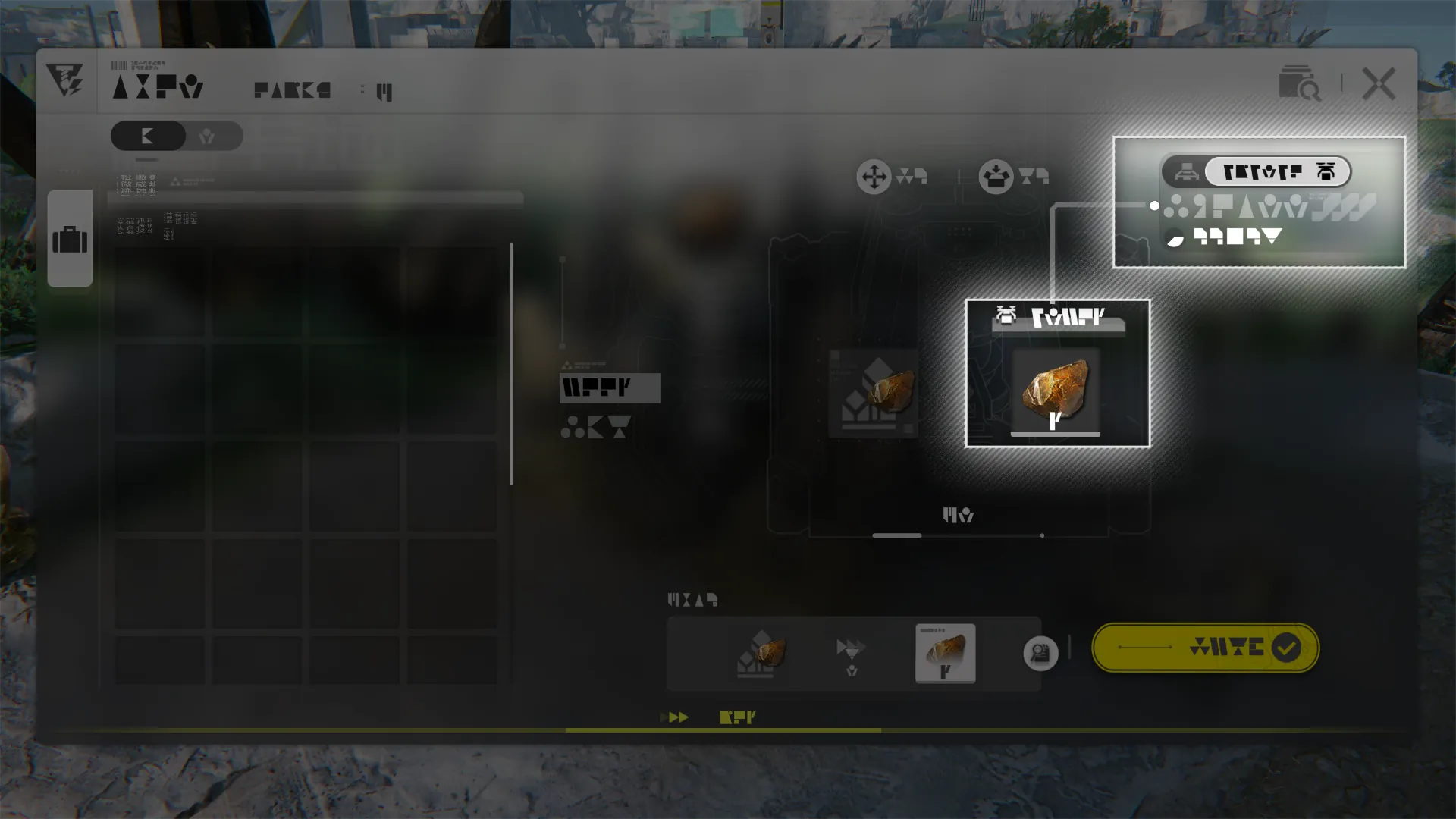Screen dimensions: 1456x819
Task: Choose the raw ore recipe ingredient thumbnail
Action: click(761, 653)
